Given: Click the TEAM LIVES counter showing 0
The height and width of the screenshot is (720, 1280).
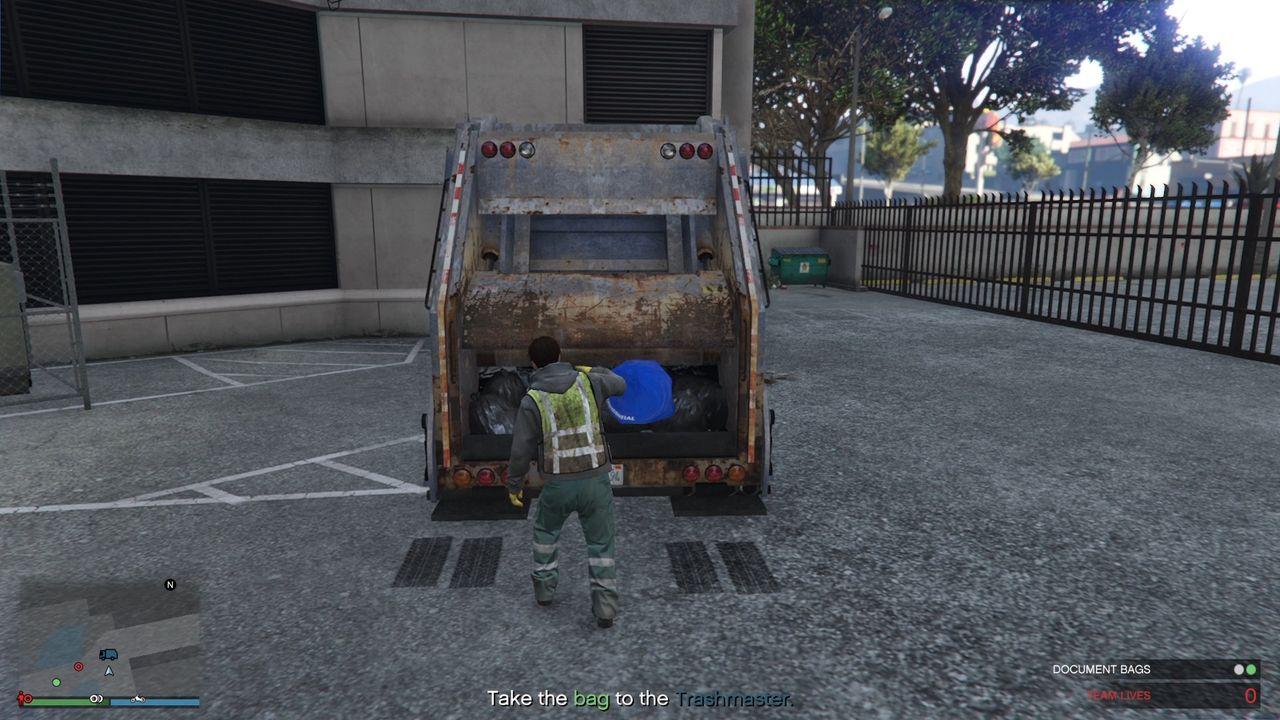Looking at the screenshot, I should tap(1251, 695).
